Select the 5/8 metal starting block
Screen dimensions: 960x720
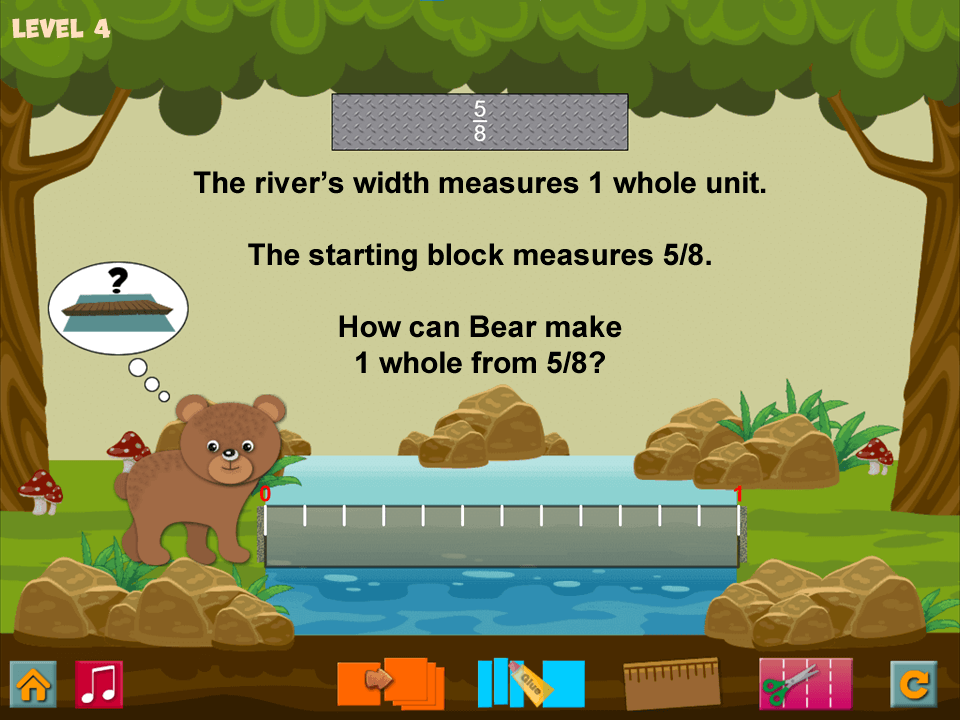pos(480,121)
